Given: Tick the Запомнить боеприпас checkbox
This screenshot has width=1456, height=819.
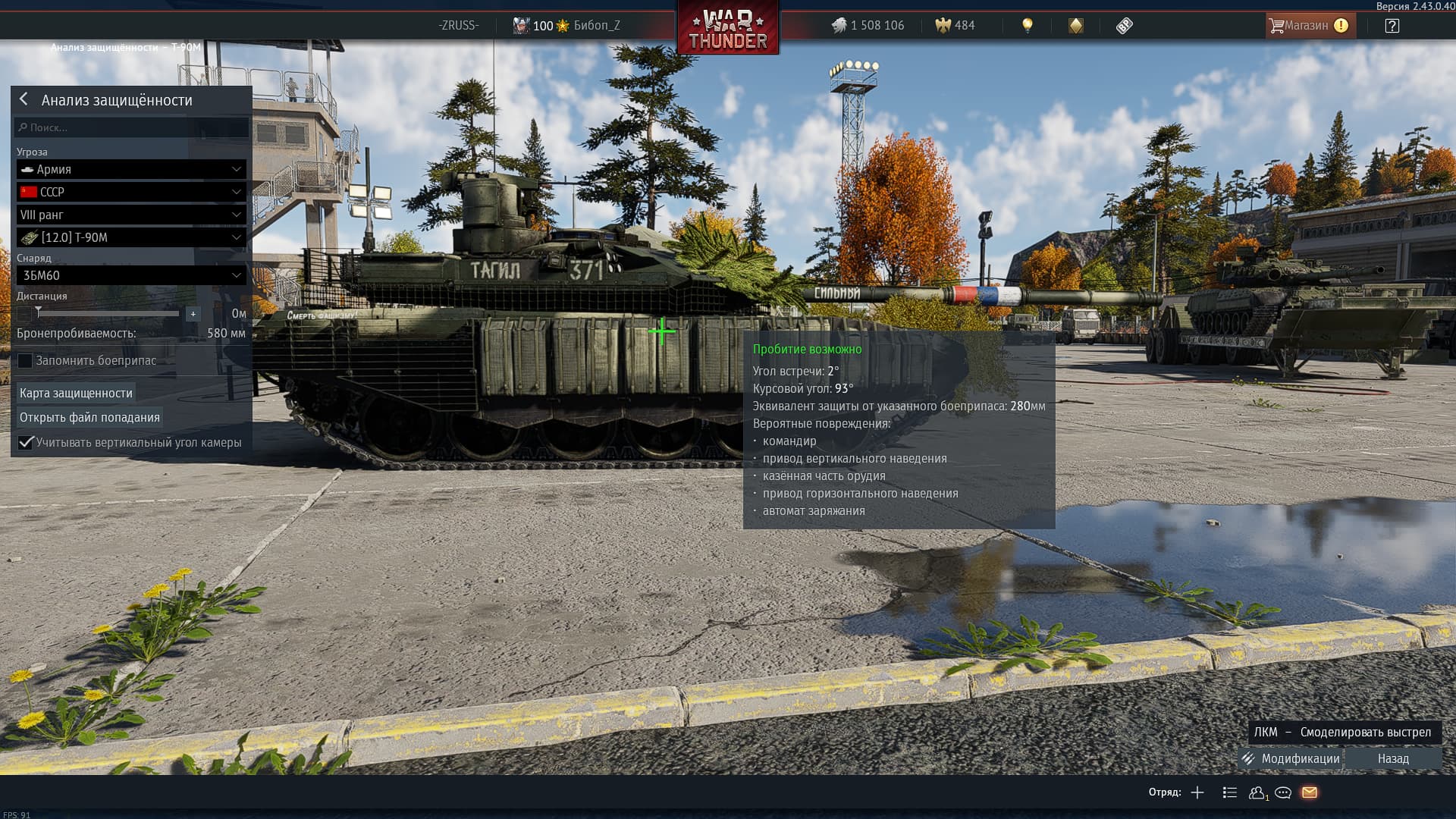Looking at the screenshot, I should pyautogui.click(x=26, y=360).
